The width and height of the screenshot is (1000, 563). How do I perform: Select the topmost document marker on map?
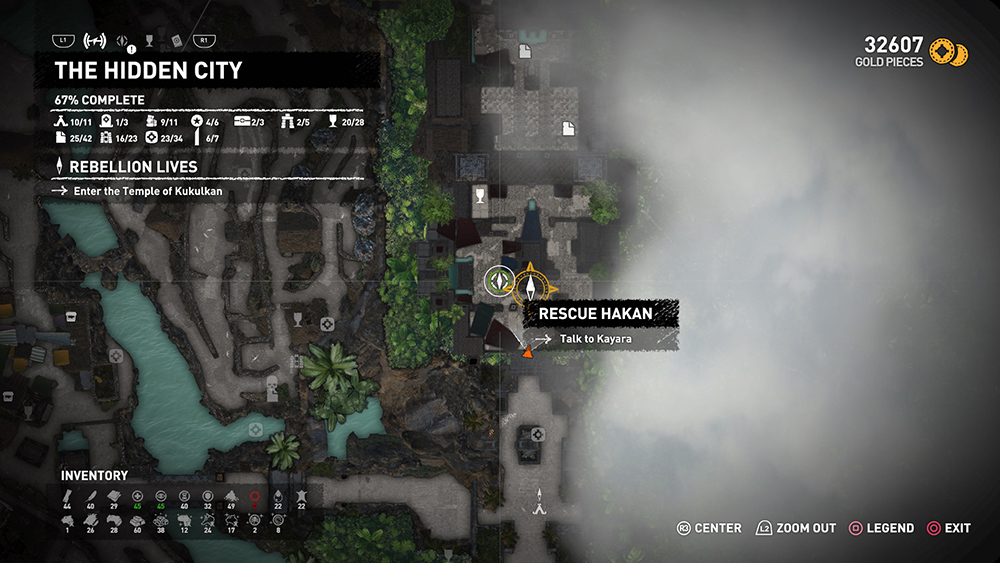[x=524, y=51]
